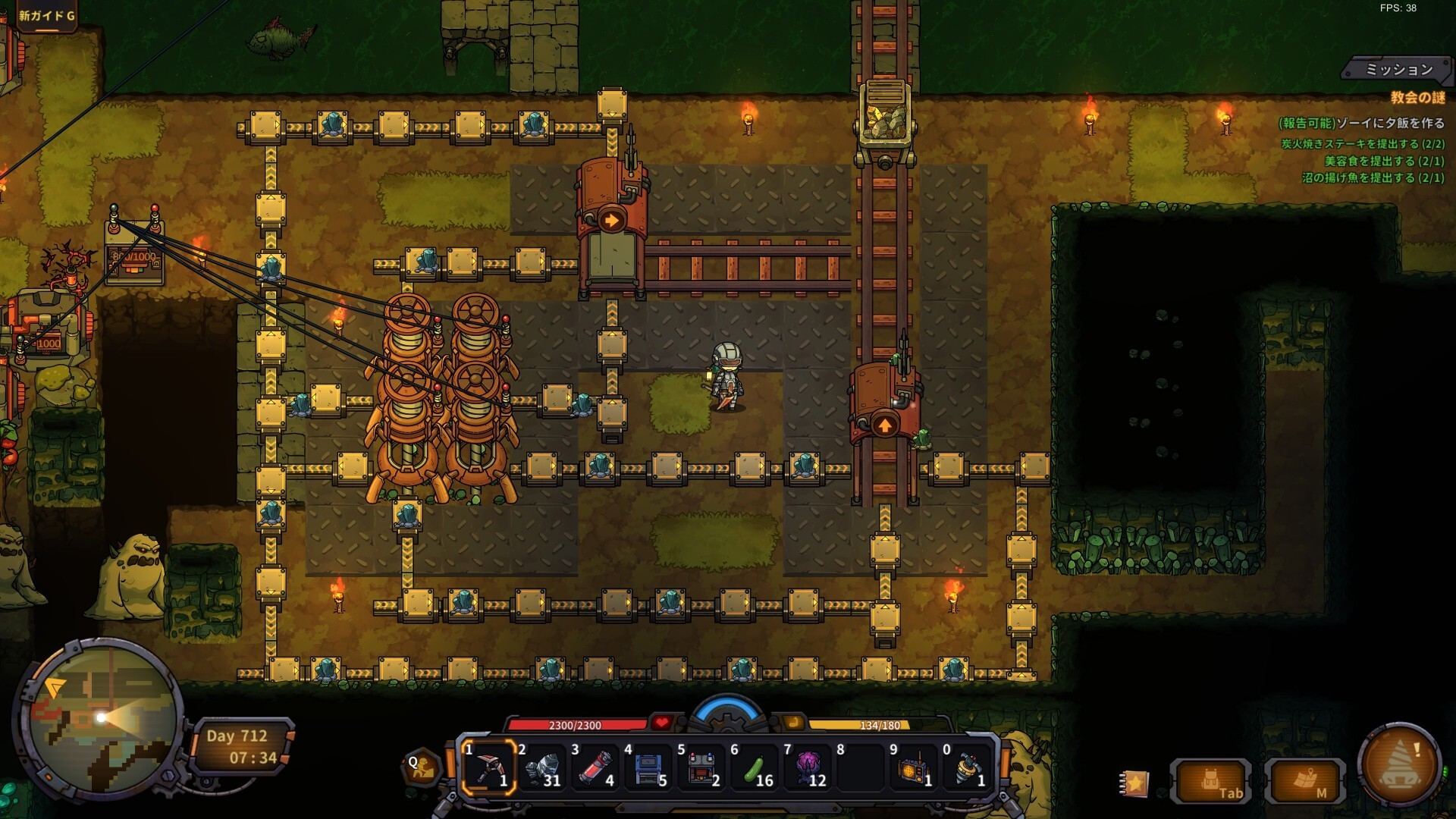Choose the red canister in slot 3

pyautogui.click(x=595, y=767)
